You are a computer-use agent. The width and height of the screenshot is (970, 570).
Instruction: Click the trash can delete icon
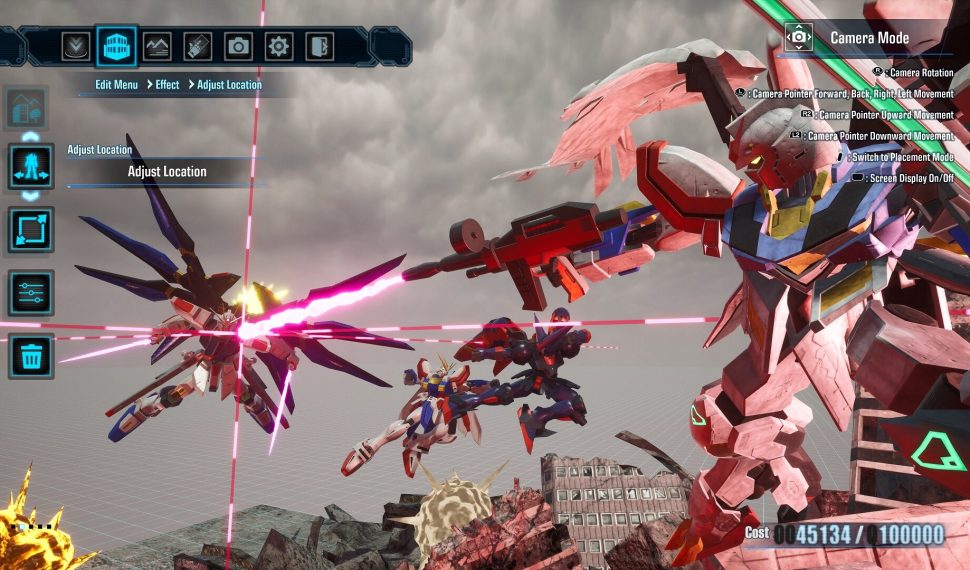31,356
